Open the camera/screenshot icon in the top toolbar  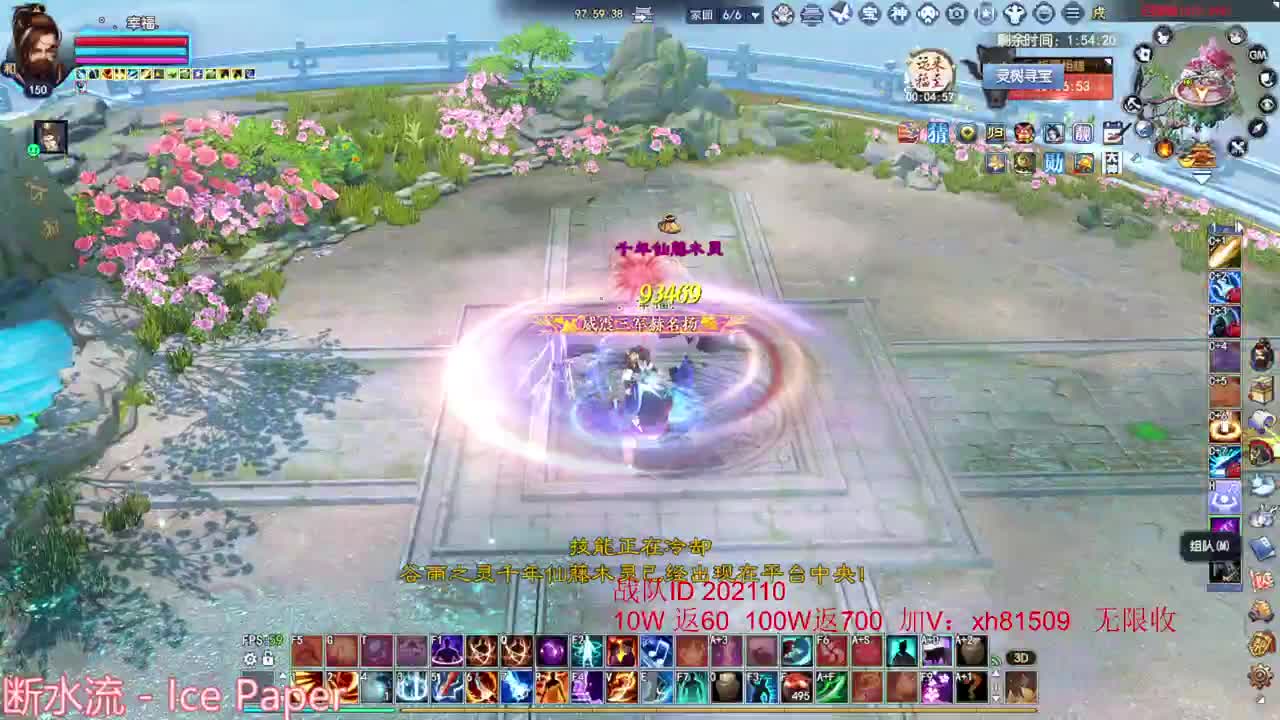955,13
